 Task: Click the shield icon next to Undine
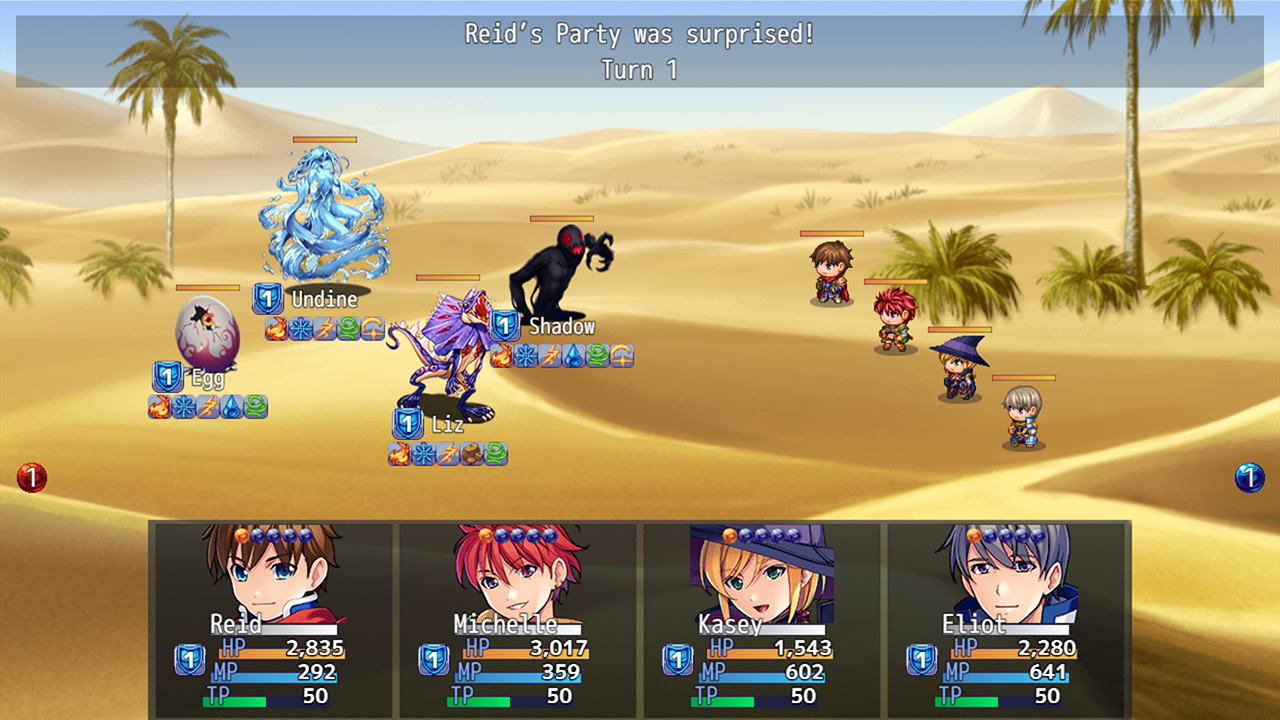tap(267, 299)
